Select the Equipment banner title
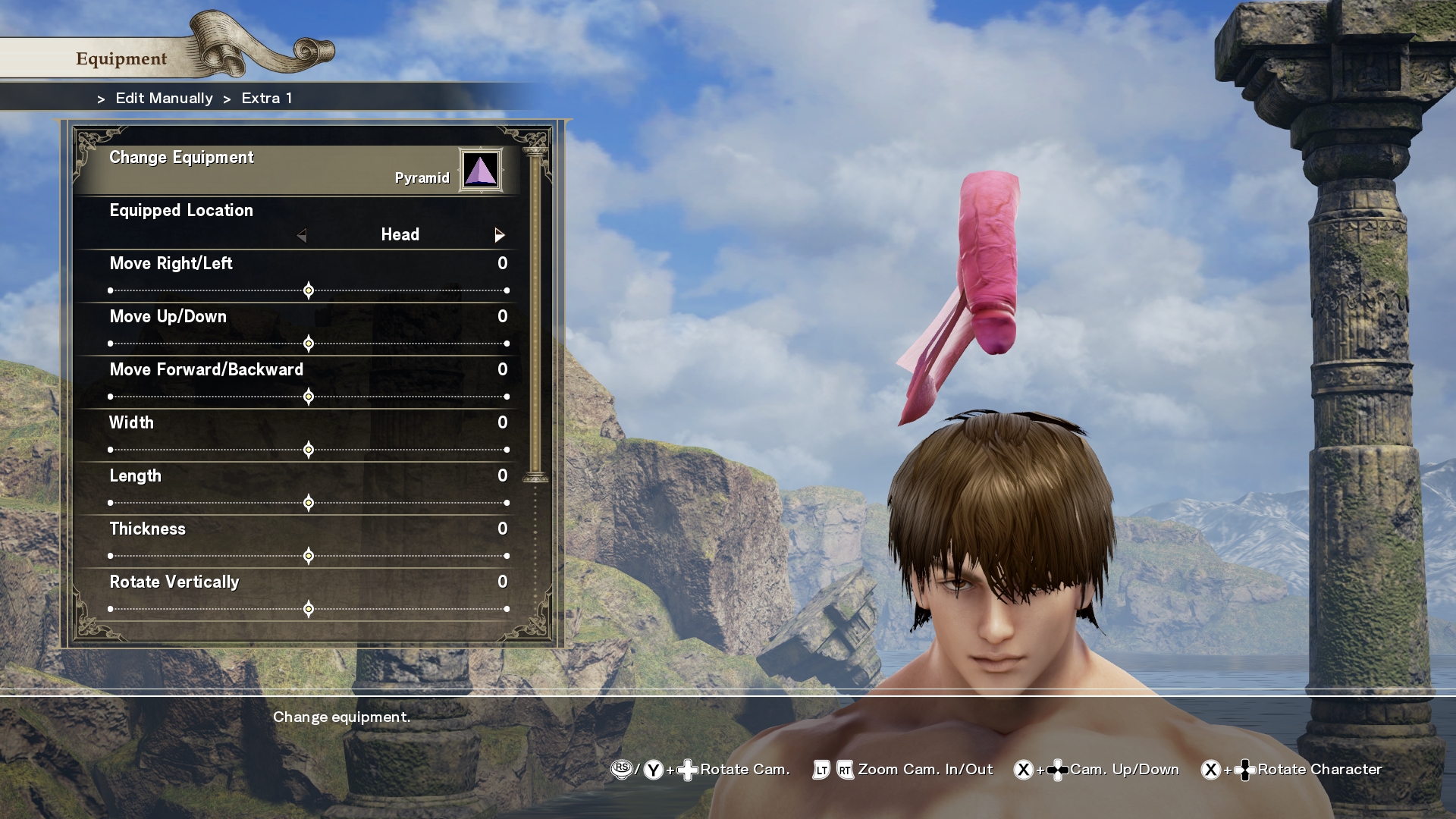Image resolution: width=1456 pixels, height=819 pixels. click(x=121, y=58)
